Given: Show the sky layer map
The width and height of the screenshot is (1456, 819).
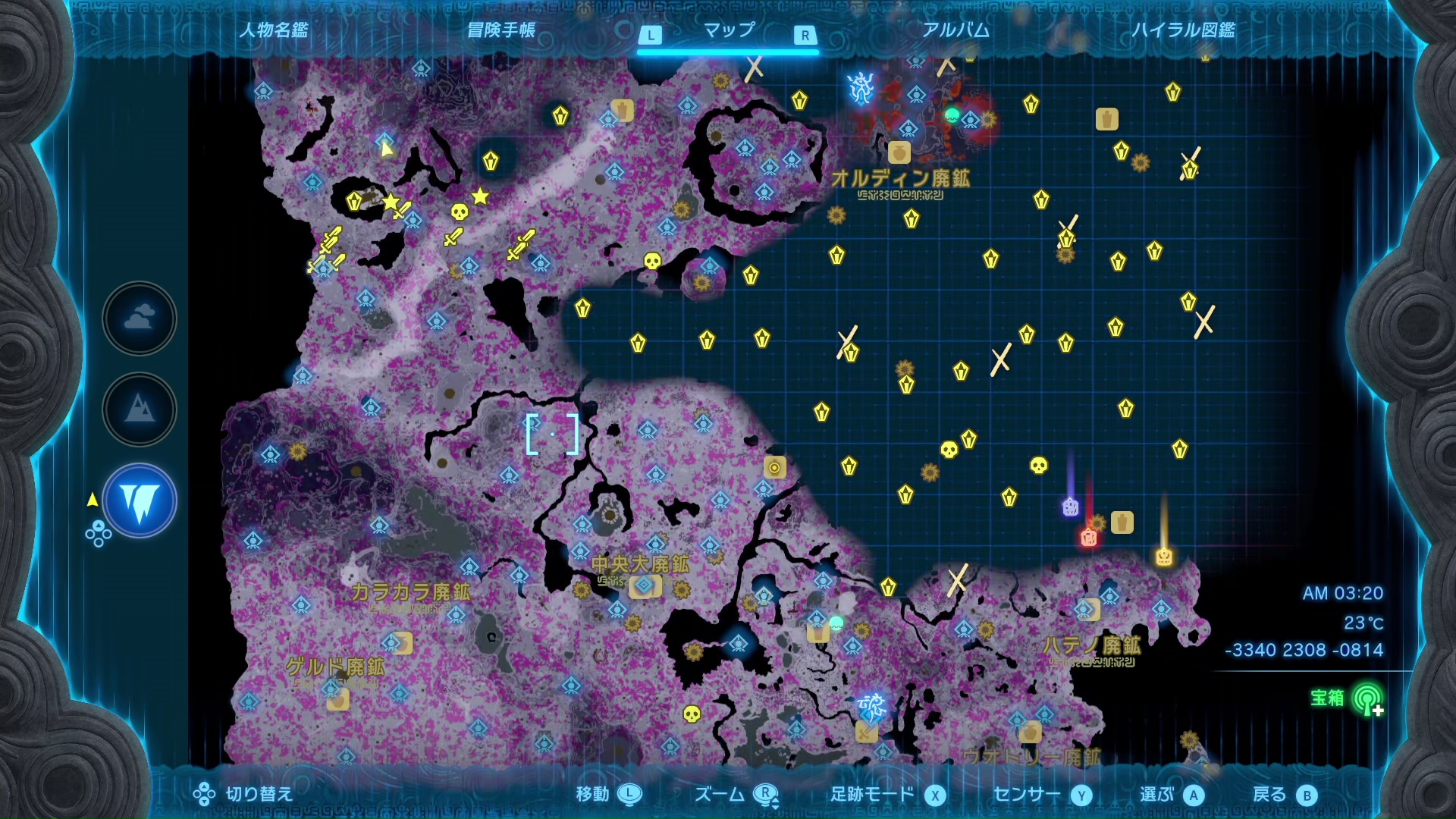Looking at the screenshot, I should click(x=140, y=318).
